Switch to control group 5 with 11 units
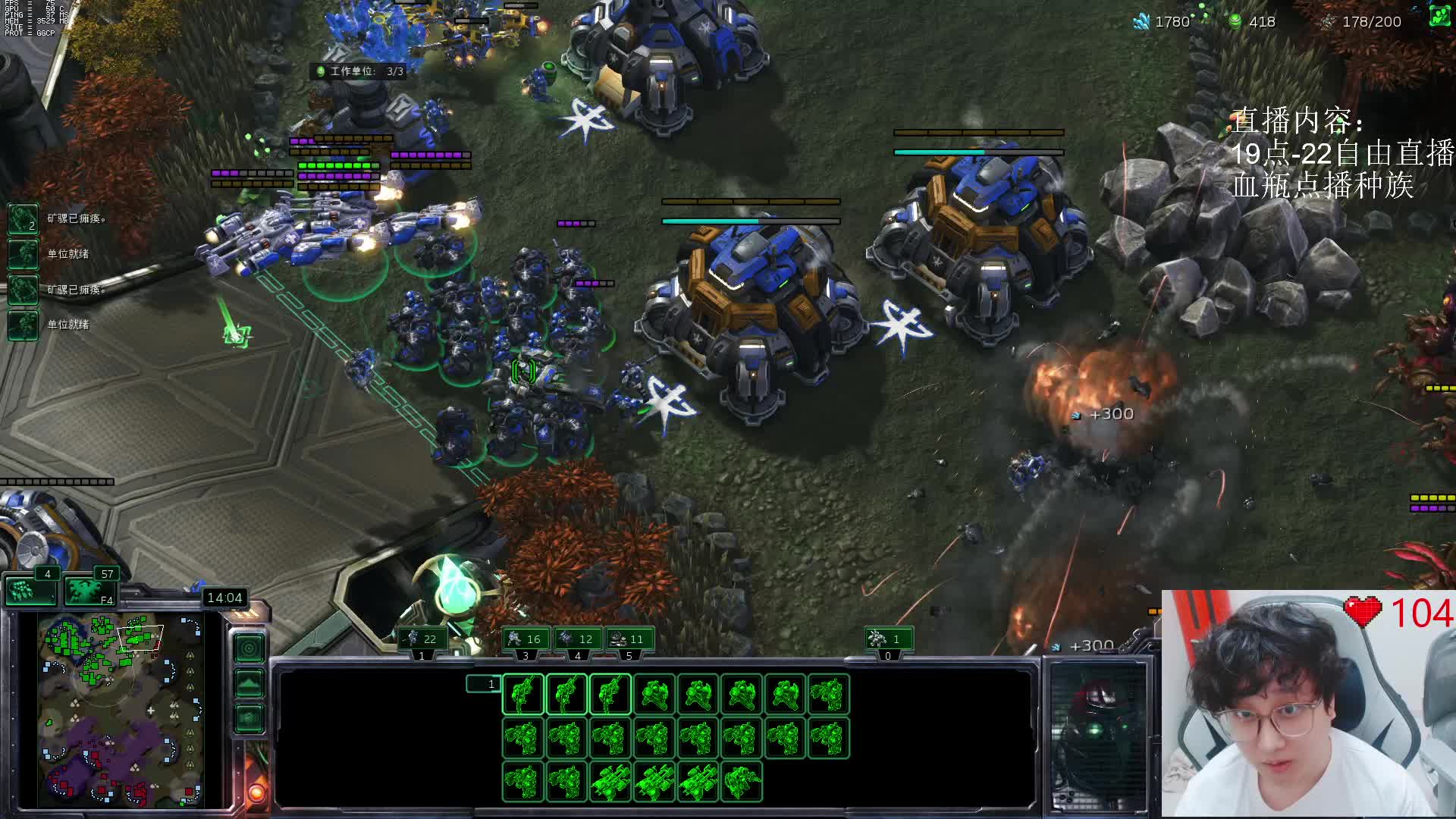 [x=629, y=639]
